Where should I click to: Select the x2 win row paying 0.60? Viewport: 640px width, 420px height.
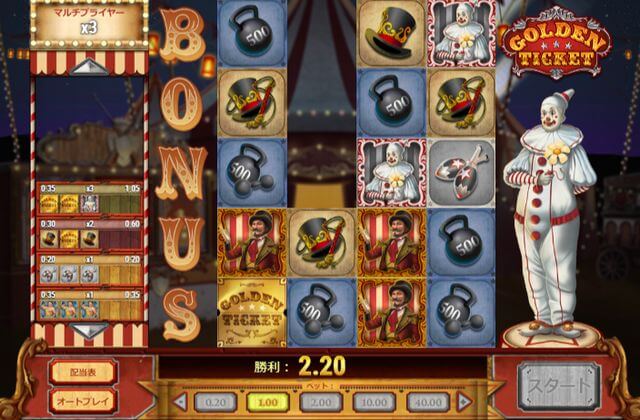point(90,235)
